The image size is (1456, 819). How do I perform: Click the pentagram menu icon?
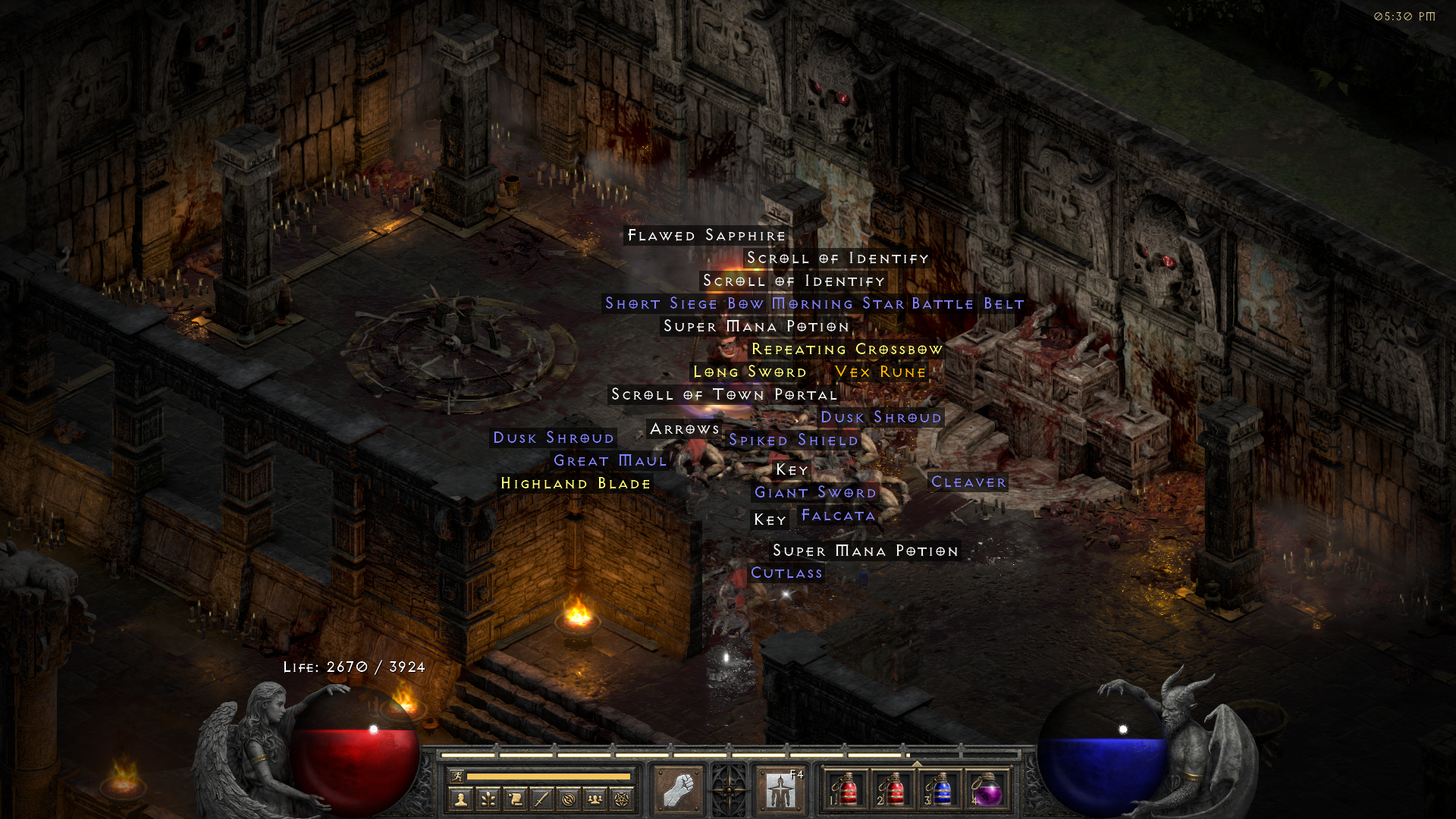pyautogui.click(x=621, y=799)
